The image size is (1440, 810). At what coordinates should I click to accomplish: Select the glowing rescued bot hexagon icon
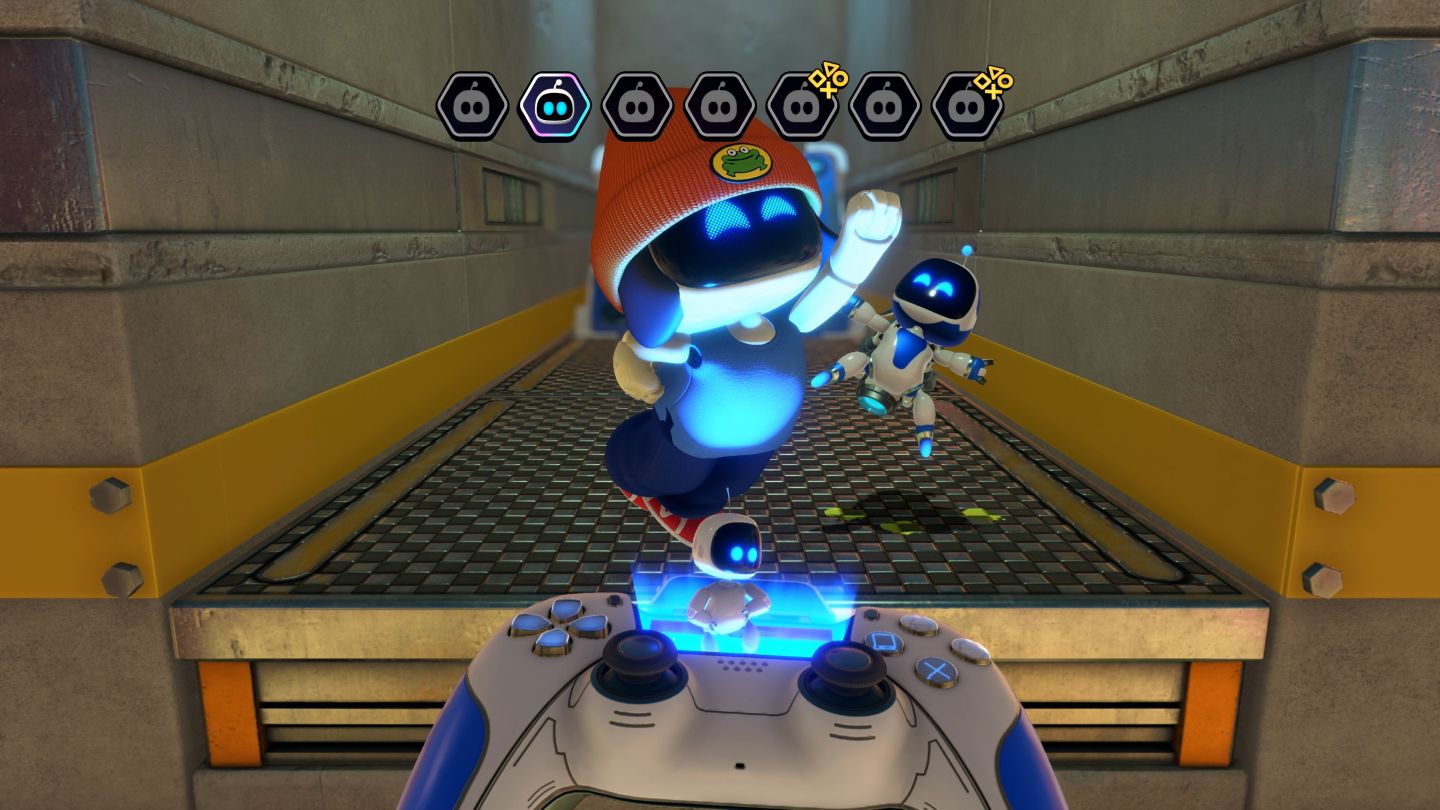coord(554,106)
